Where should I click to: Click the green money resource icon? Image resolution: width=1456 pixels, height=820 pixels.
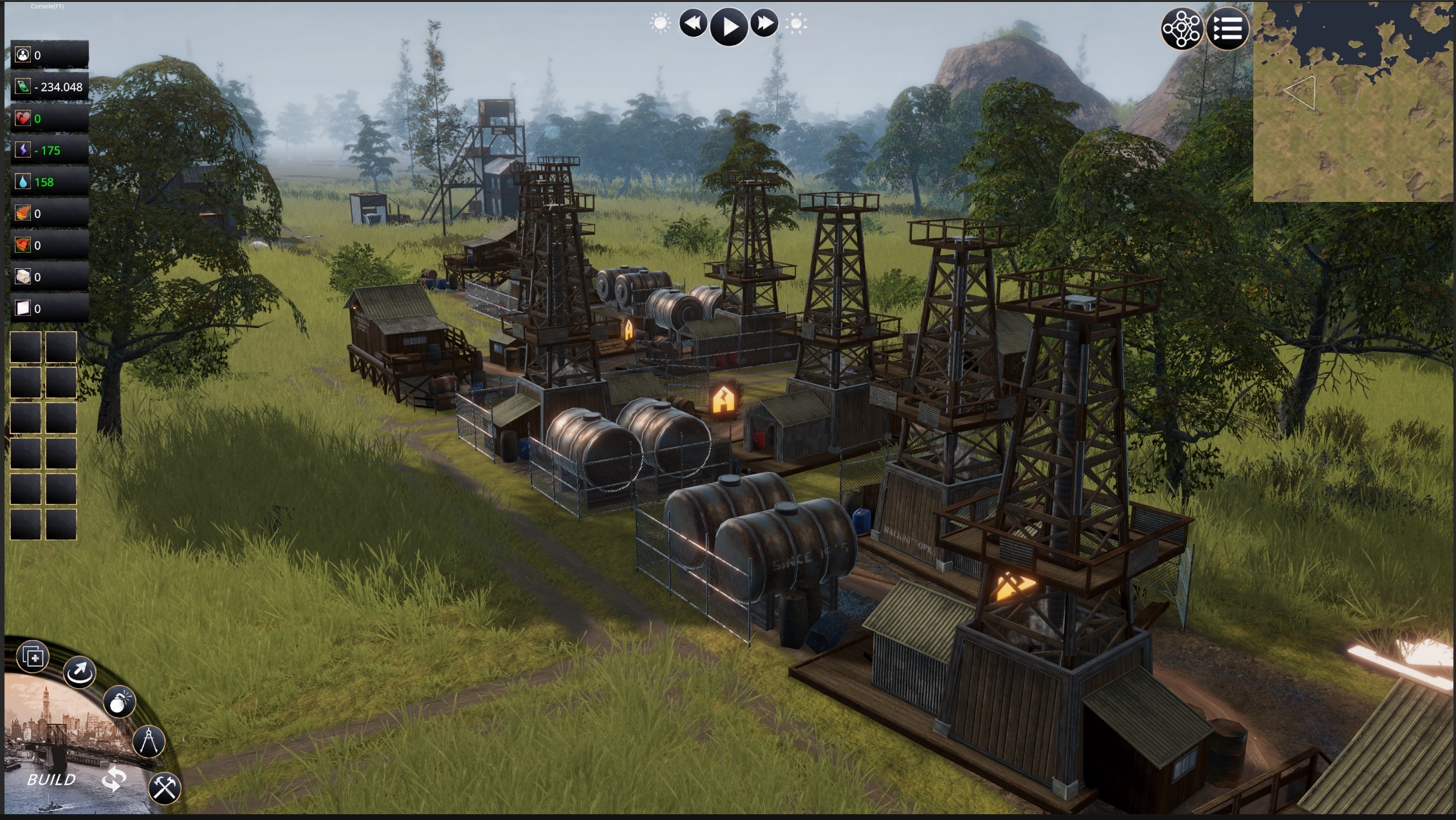[23, 87]
